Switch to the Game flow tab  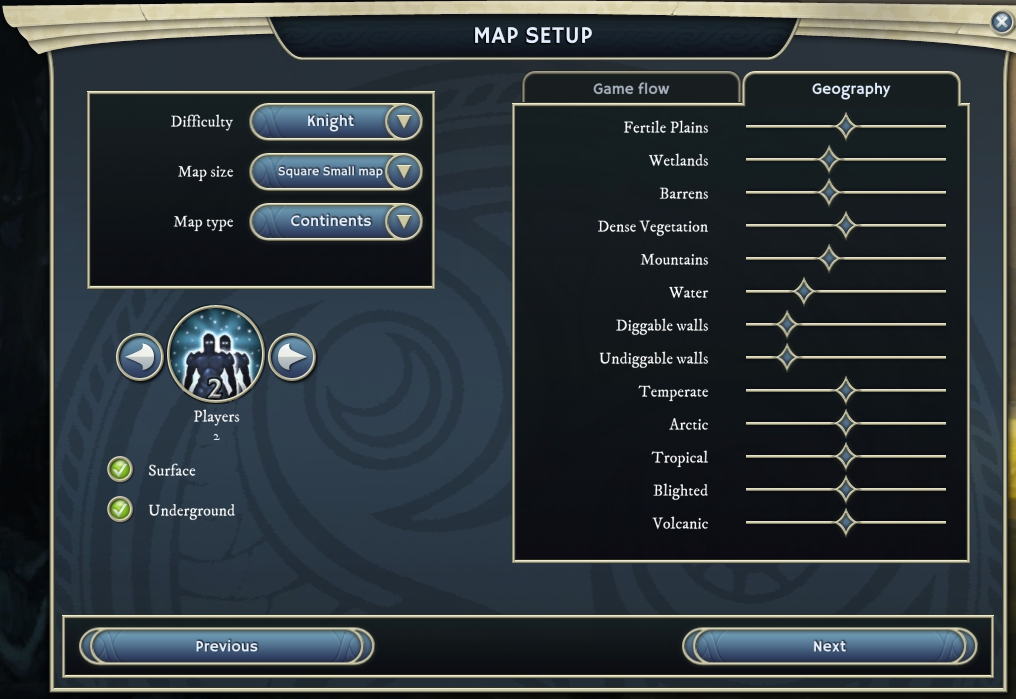point(631,89)
